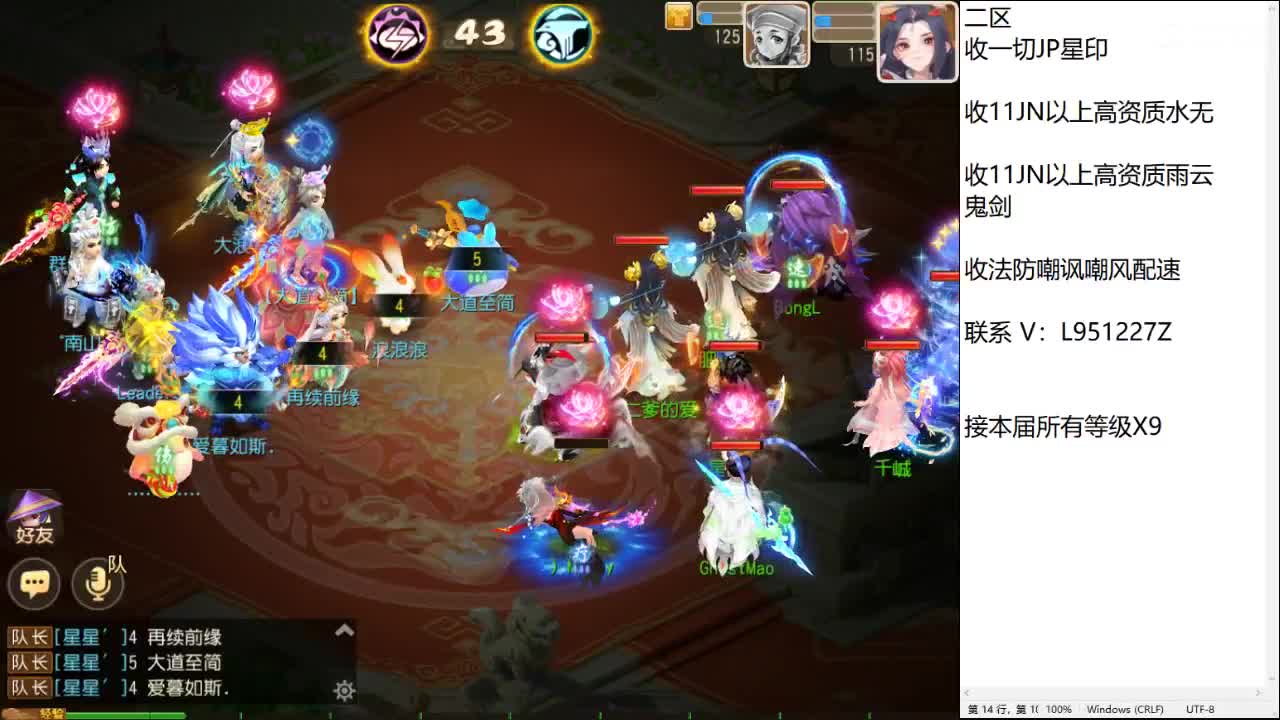Open chat settings with the gear icon
This screenshot has width=1280, height=720.
(344, 691)
